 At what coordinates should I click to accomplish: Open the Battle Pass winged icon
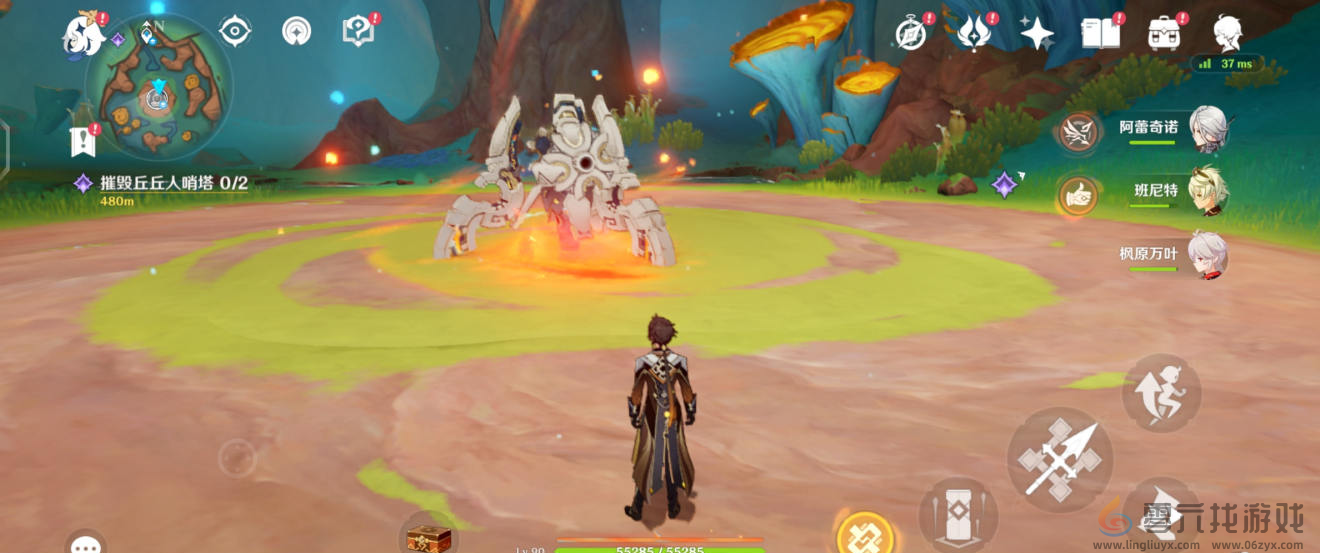coord(973,33)
